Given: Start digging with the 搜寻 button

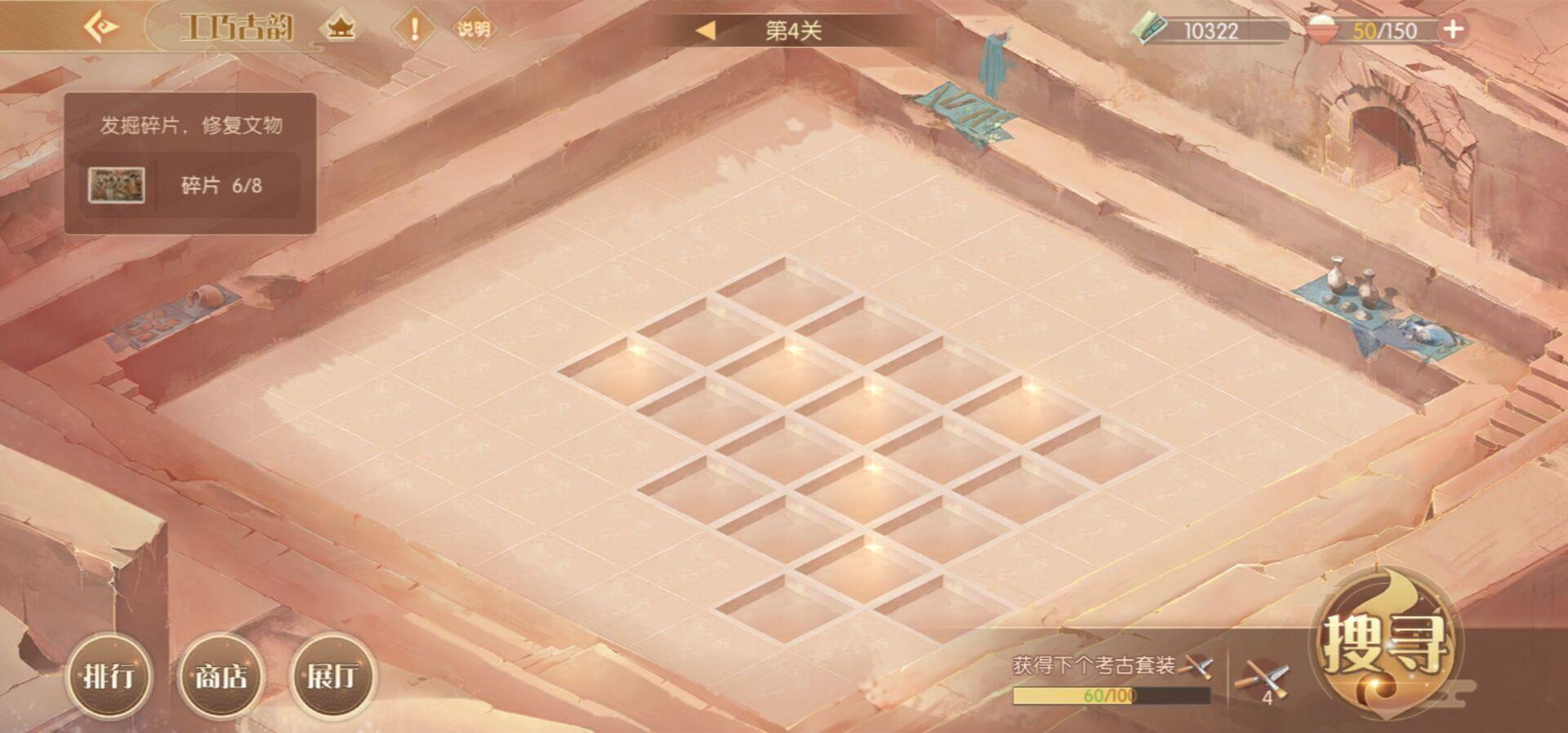Looking at the screenshot, I should (1383, 645).
